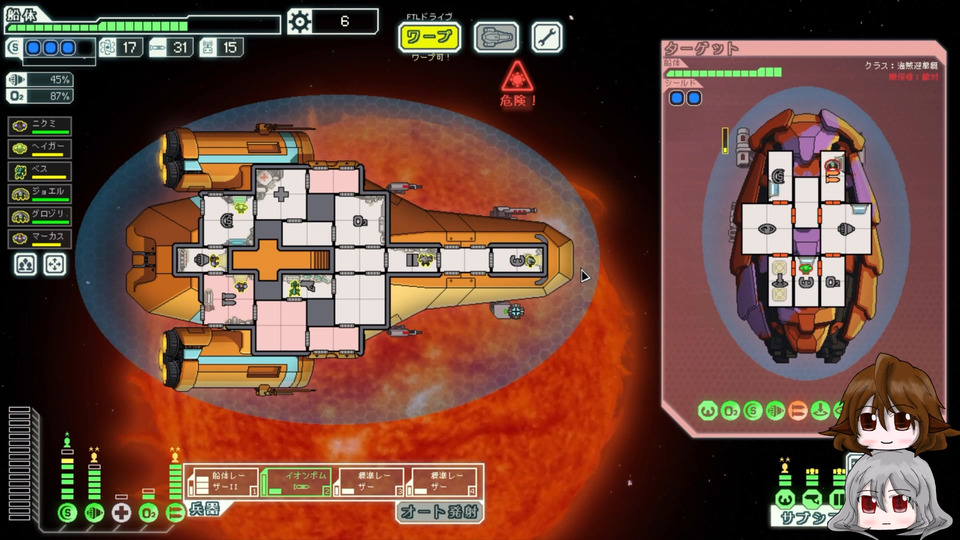Select the 船体レーザーII weapon slot
This screenshot has width=960, height=540.
coord(221,482)
